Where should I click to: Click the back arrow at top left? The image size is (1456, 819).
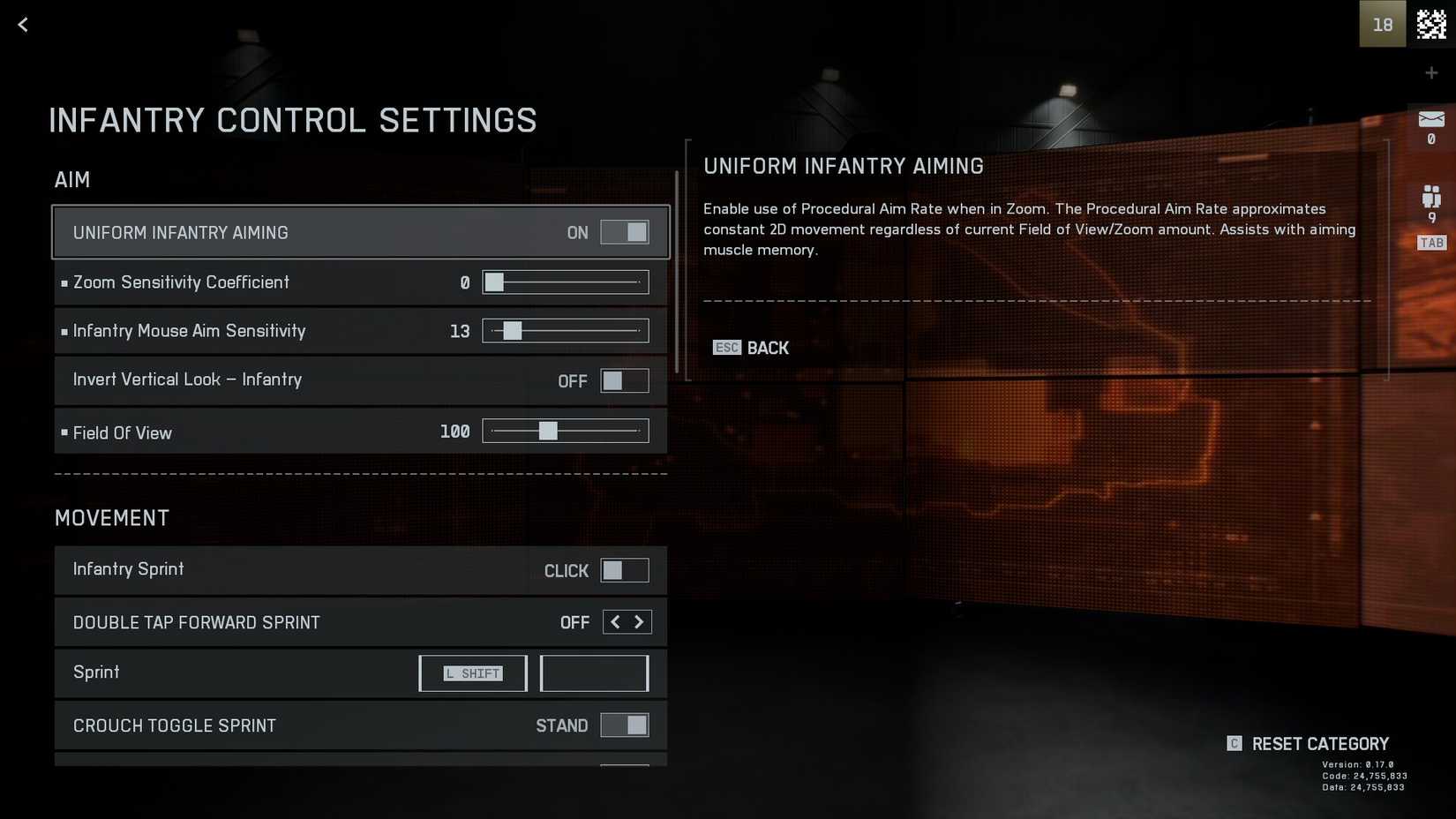pyautogui.click(x=22, y=24)
